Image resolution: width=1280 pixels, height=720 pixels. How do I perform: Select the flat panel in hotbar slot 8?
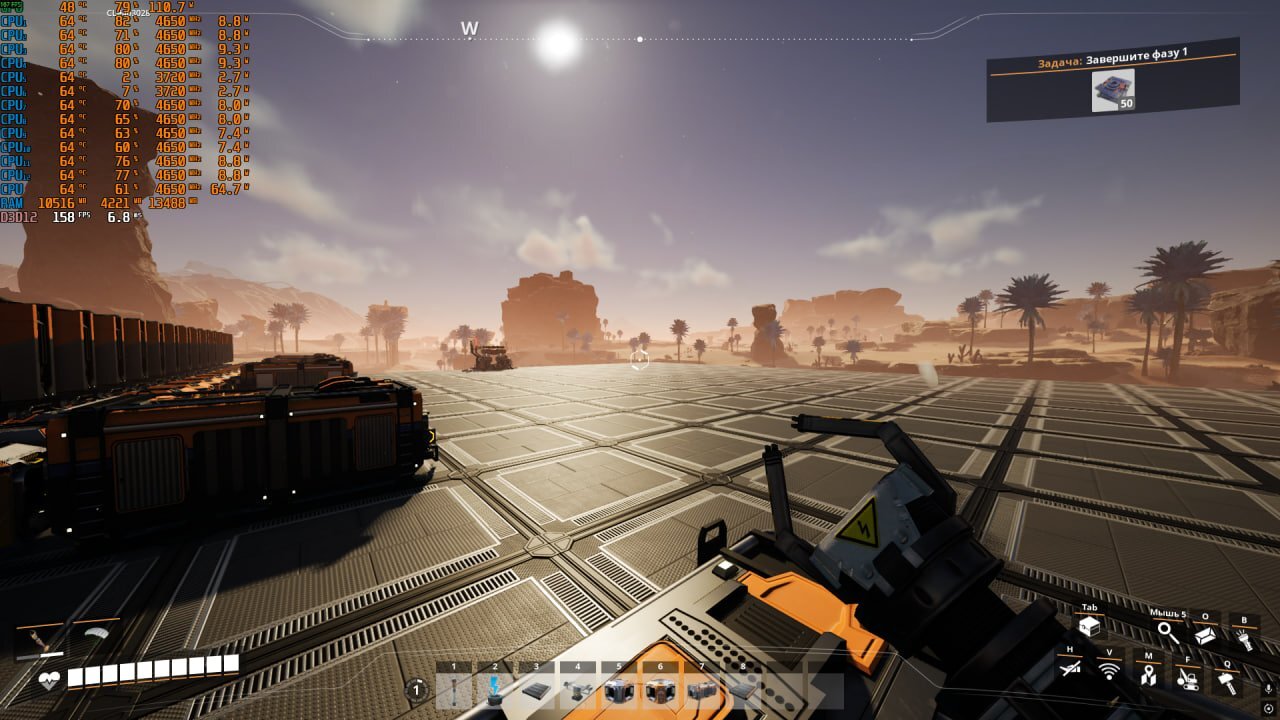(x=743, y=690)
